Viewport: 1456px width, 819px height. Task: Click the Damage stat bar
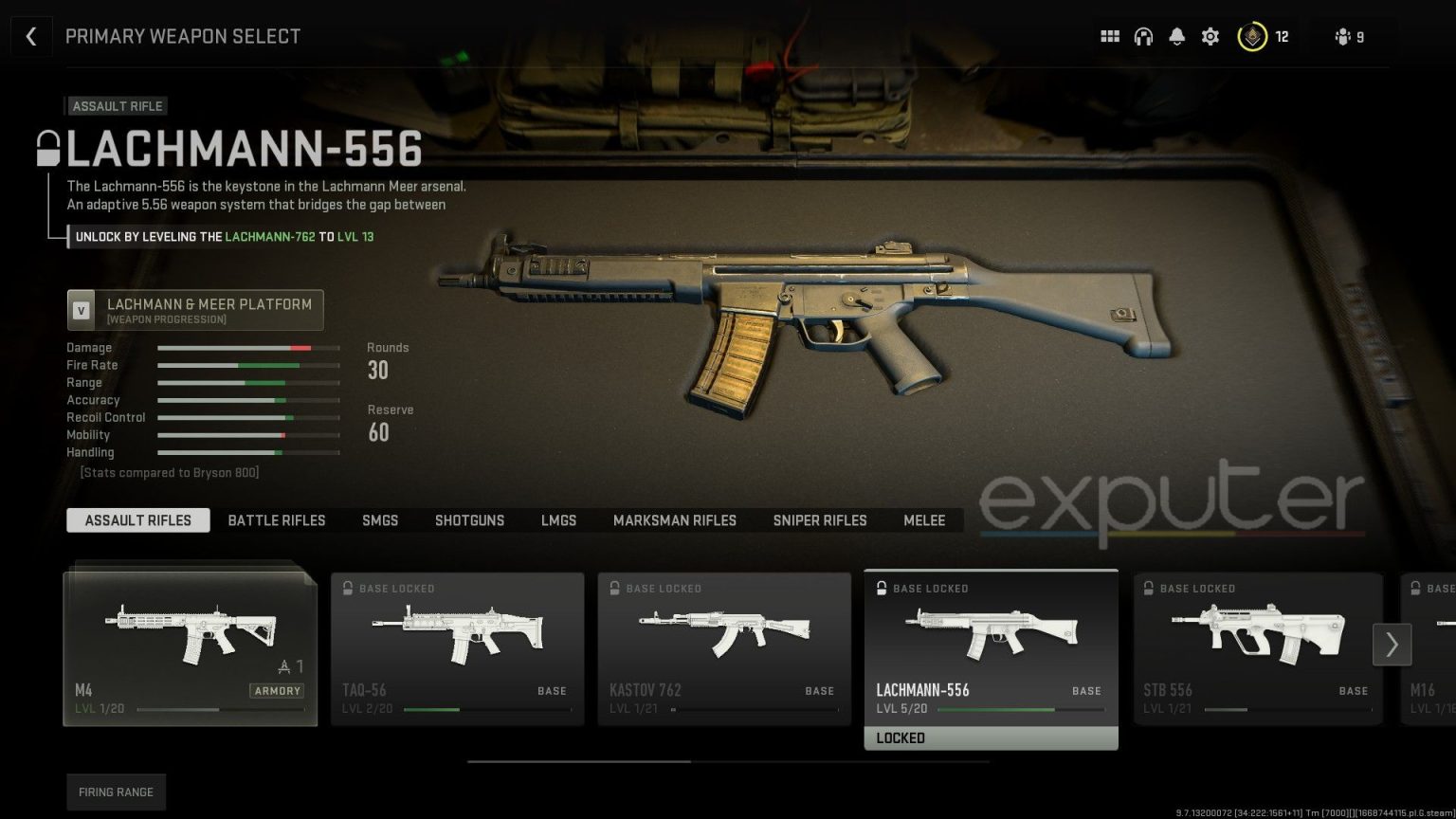pyautogui.click(x=248, y=348)
